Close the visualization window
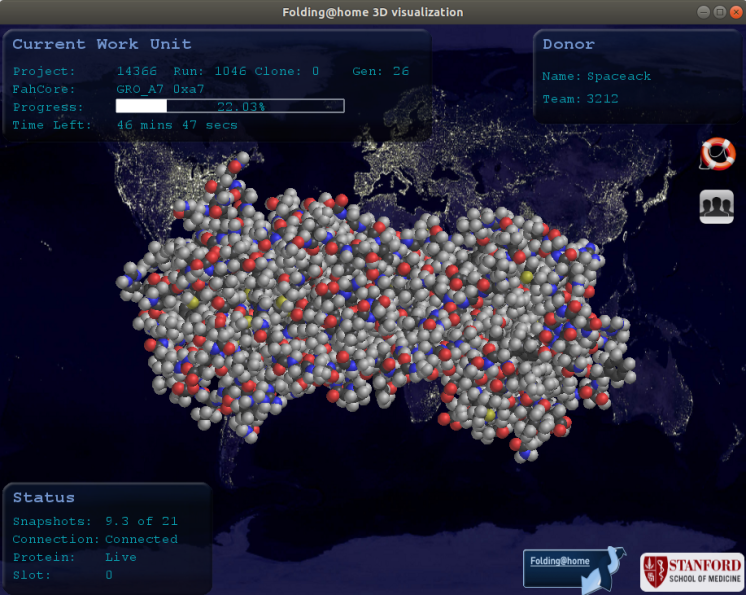Screen dimensions: 746x595 734,12
